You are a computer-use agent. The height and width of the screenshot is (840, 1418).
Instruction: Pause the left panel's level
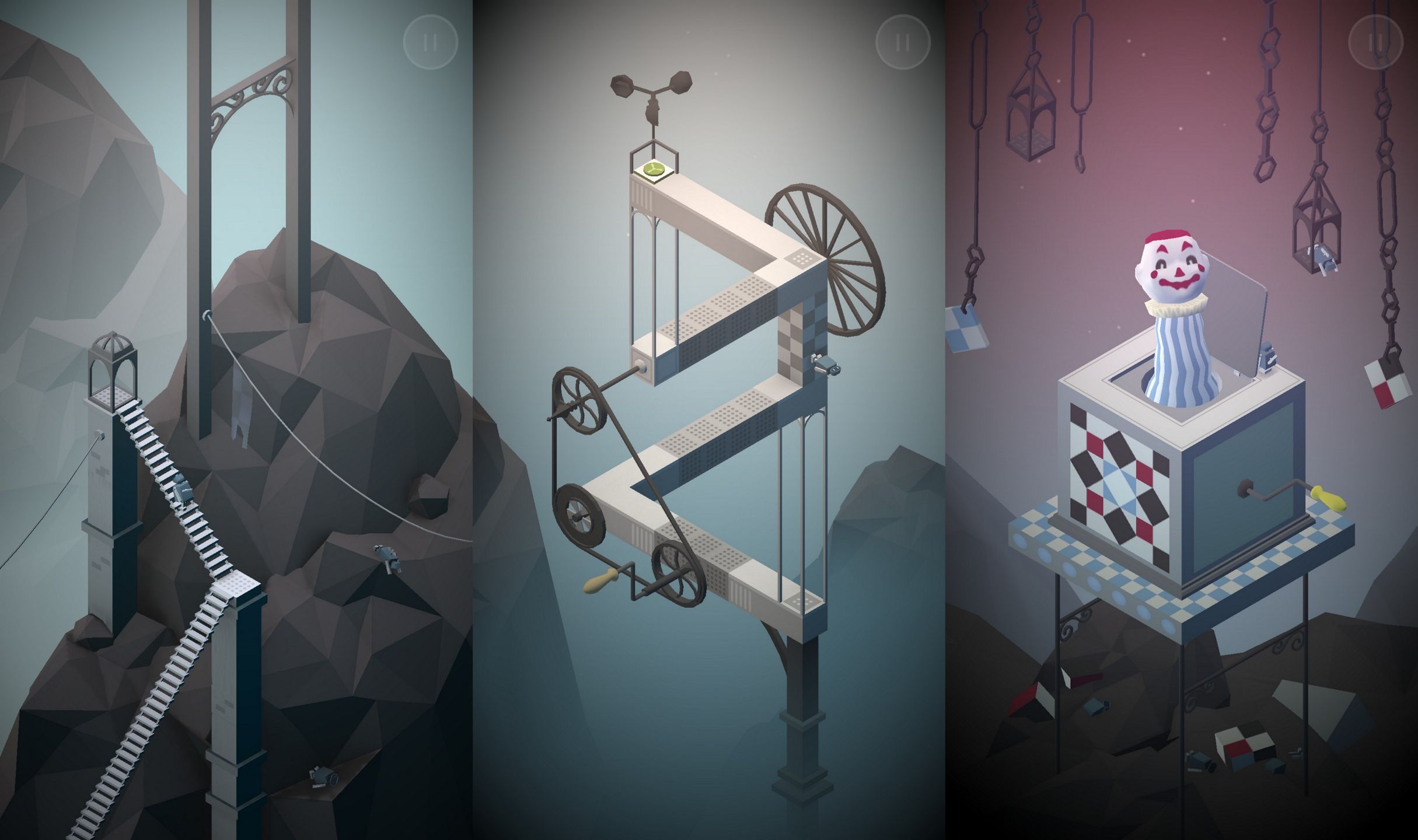click(430, 41)
